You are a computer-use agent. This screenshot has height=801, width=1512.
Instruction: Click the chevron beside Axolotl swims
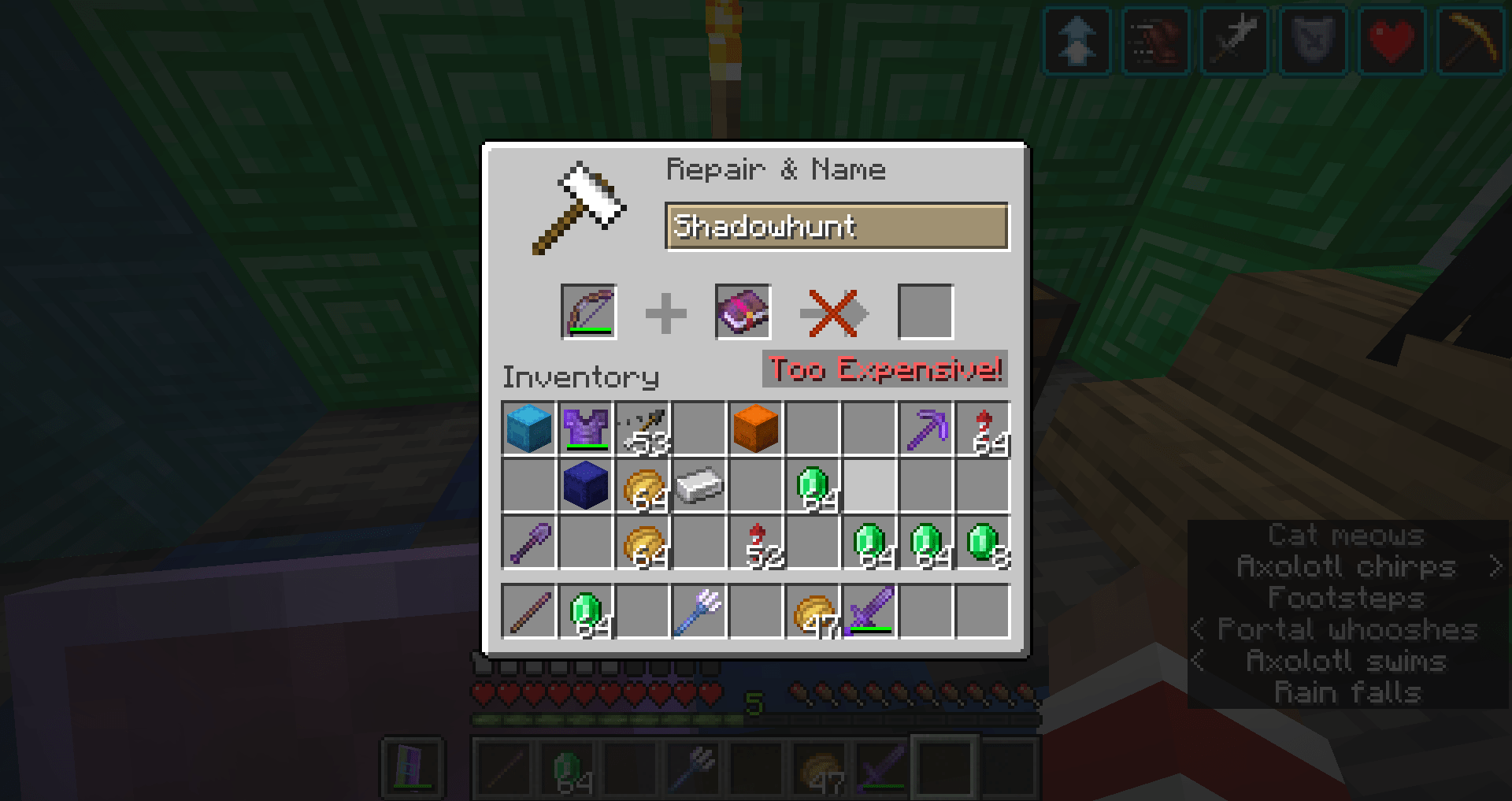1199,662
